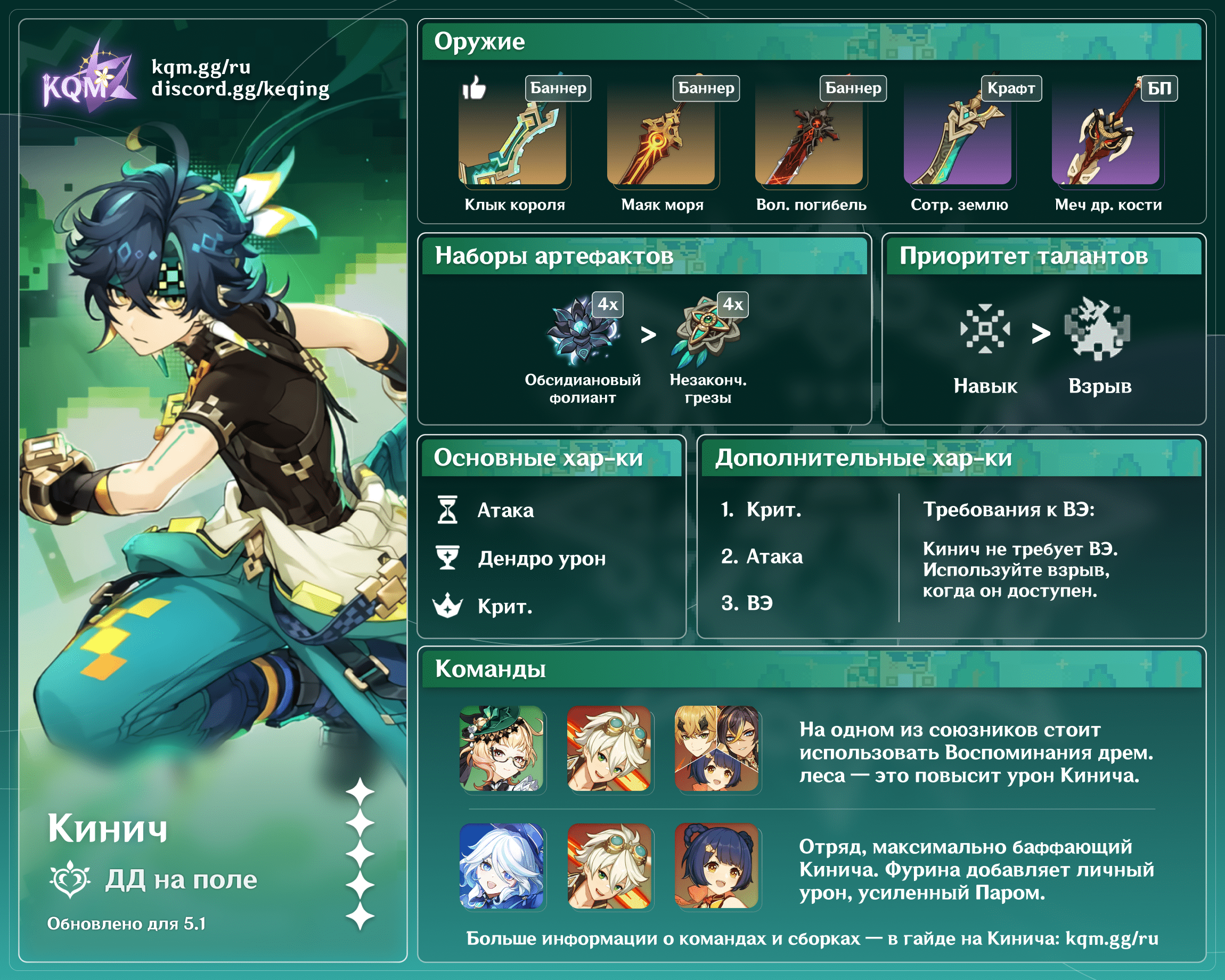1225x980 pixels.
Task: Select the three-character flex slot portrait
Action: (x=716, y=748)
